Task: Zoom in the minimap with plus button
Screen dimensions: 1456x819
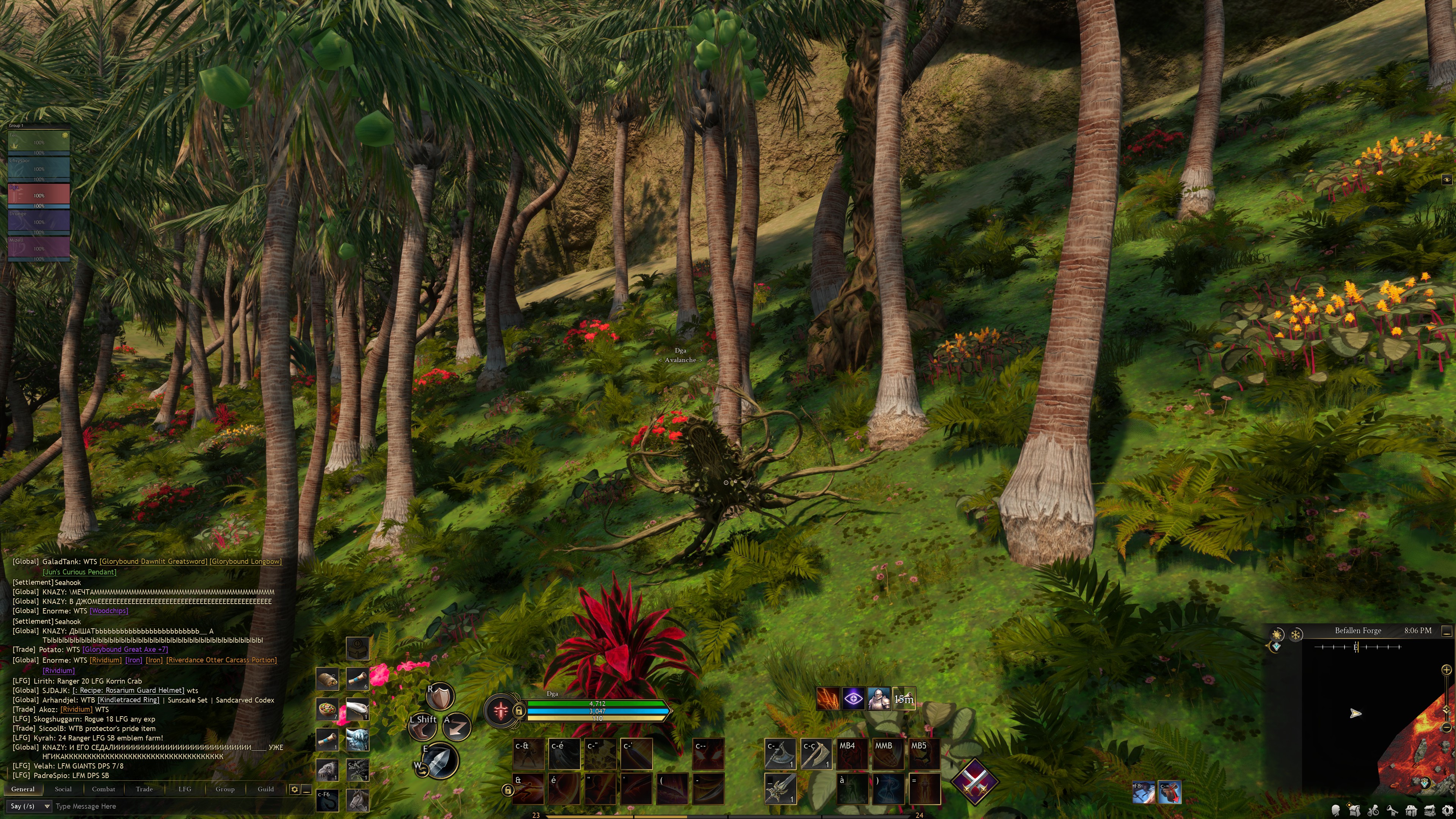Action: pos(1447,670)
